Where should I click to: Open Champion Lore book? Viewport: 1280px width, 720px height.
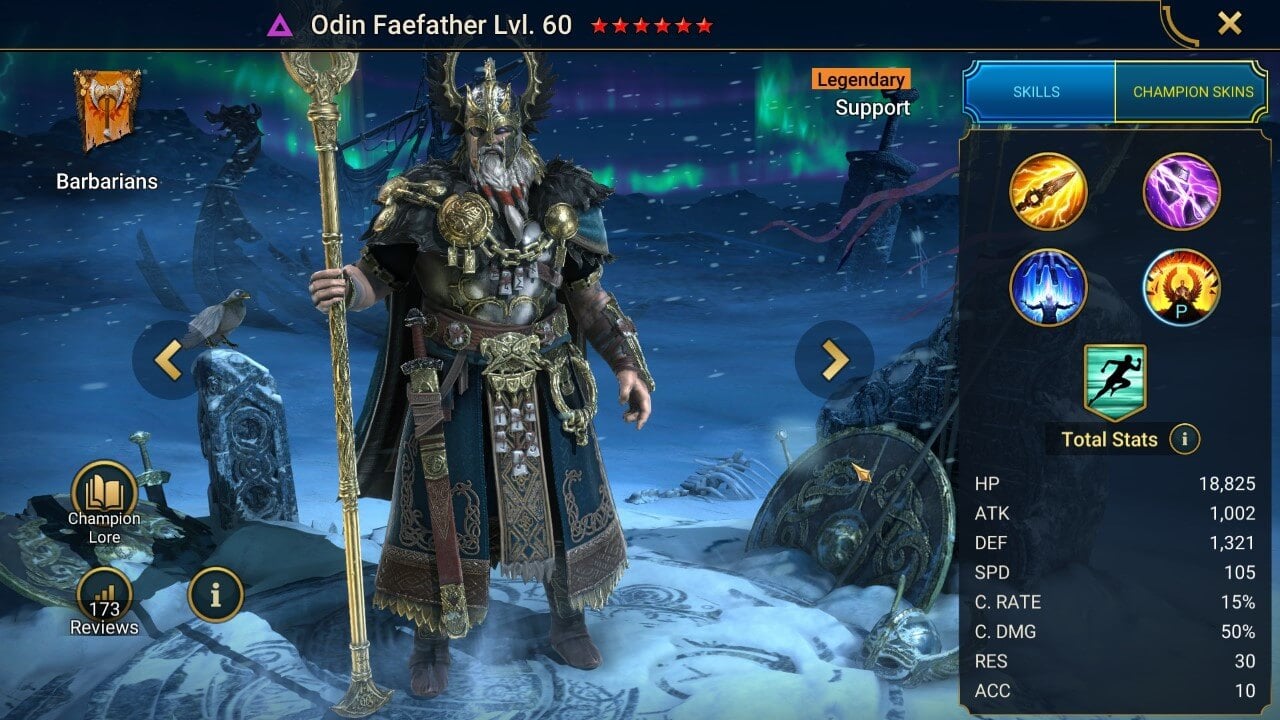coord(104,493)
